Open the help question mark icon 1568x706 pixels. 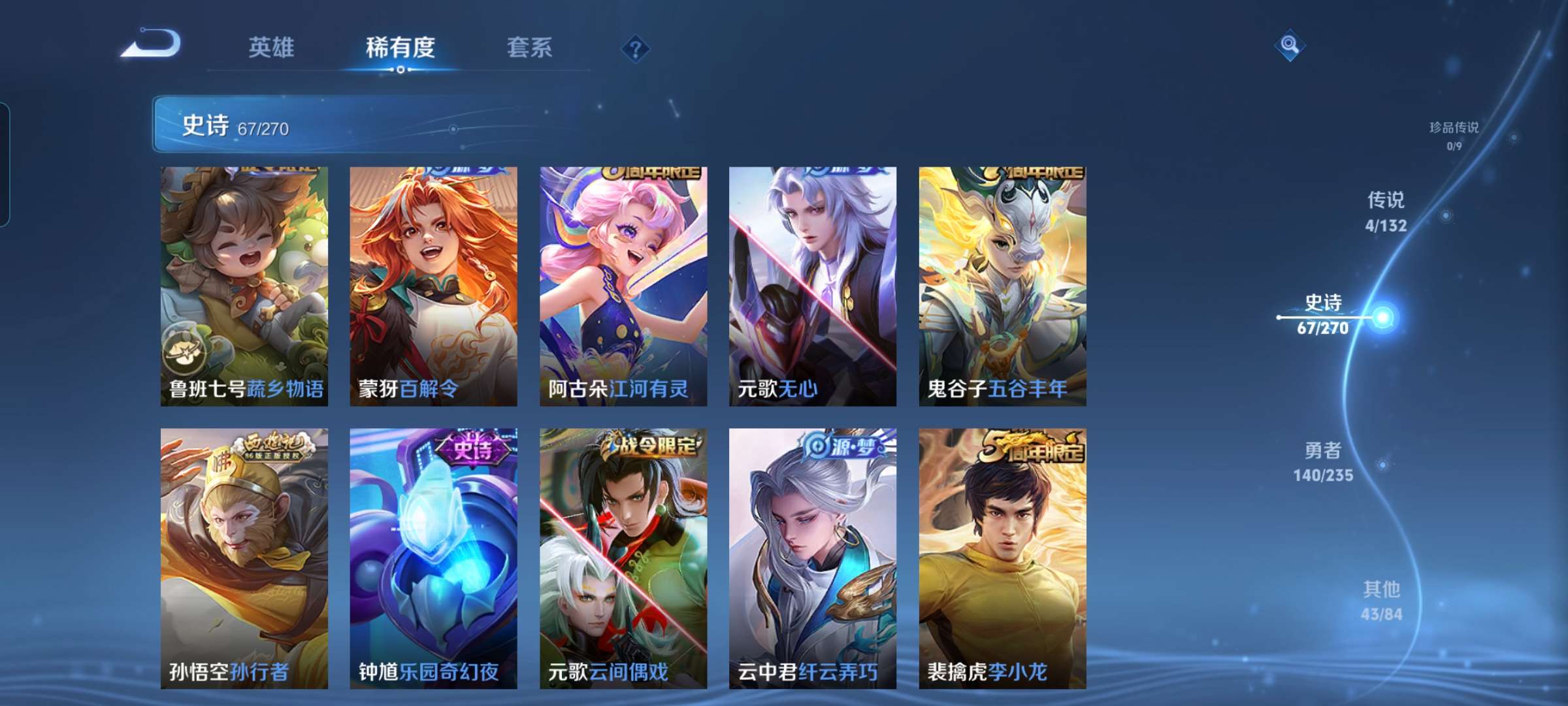point(636,49)
